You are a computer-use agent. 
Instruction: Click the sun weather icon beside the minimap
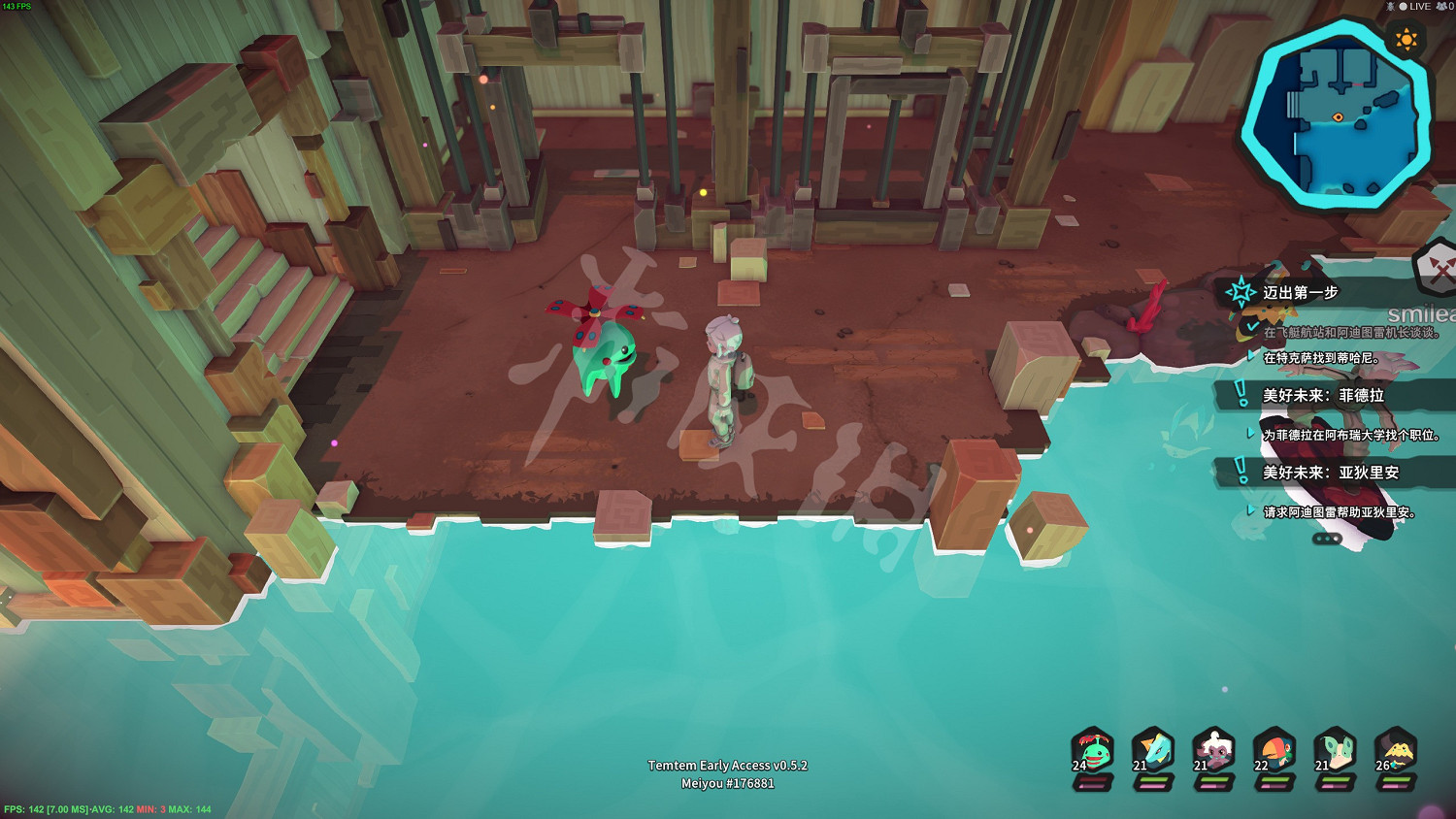pyautogui.click(x=1407, y=39)
